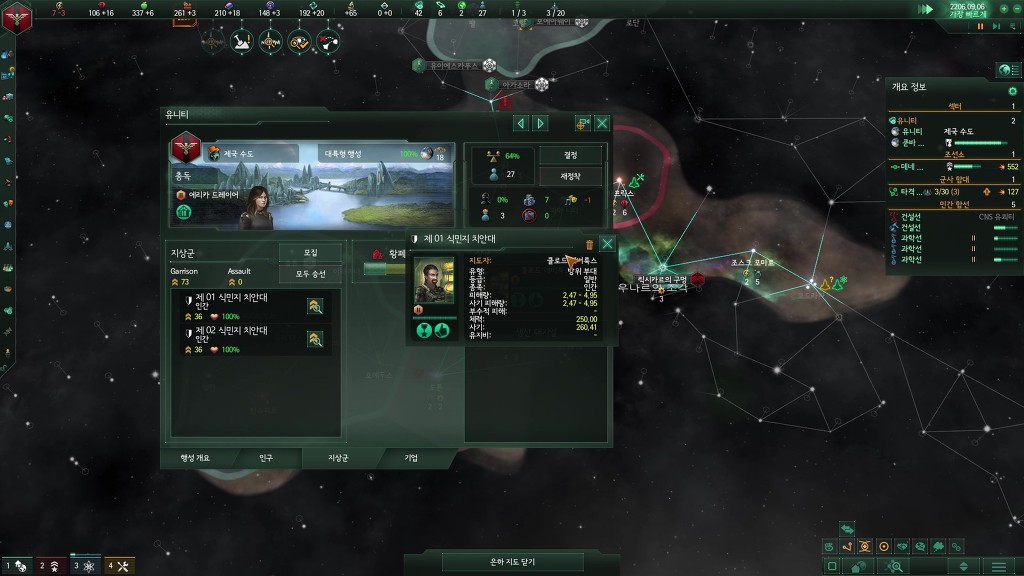Pause the game with the pause button

981,26
